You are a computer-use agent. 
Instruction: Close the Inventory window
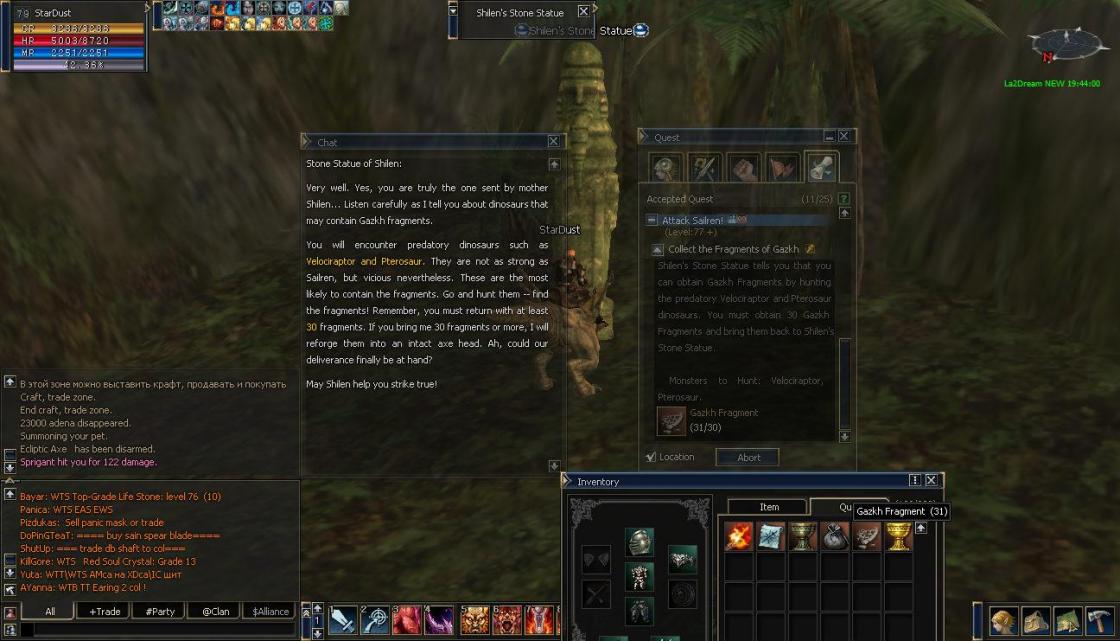931,481
